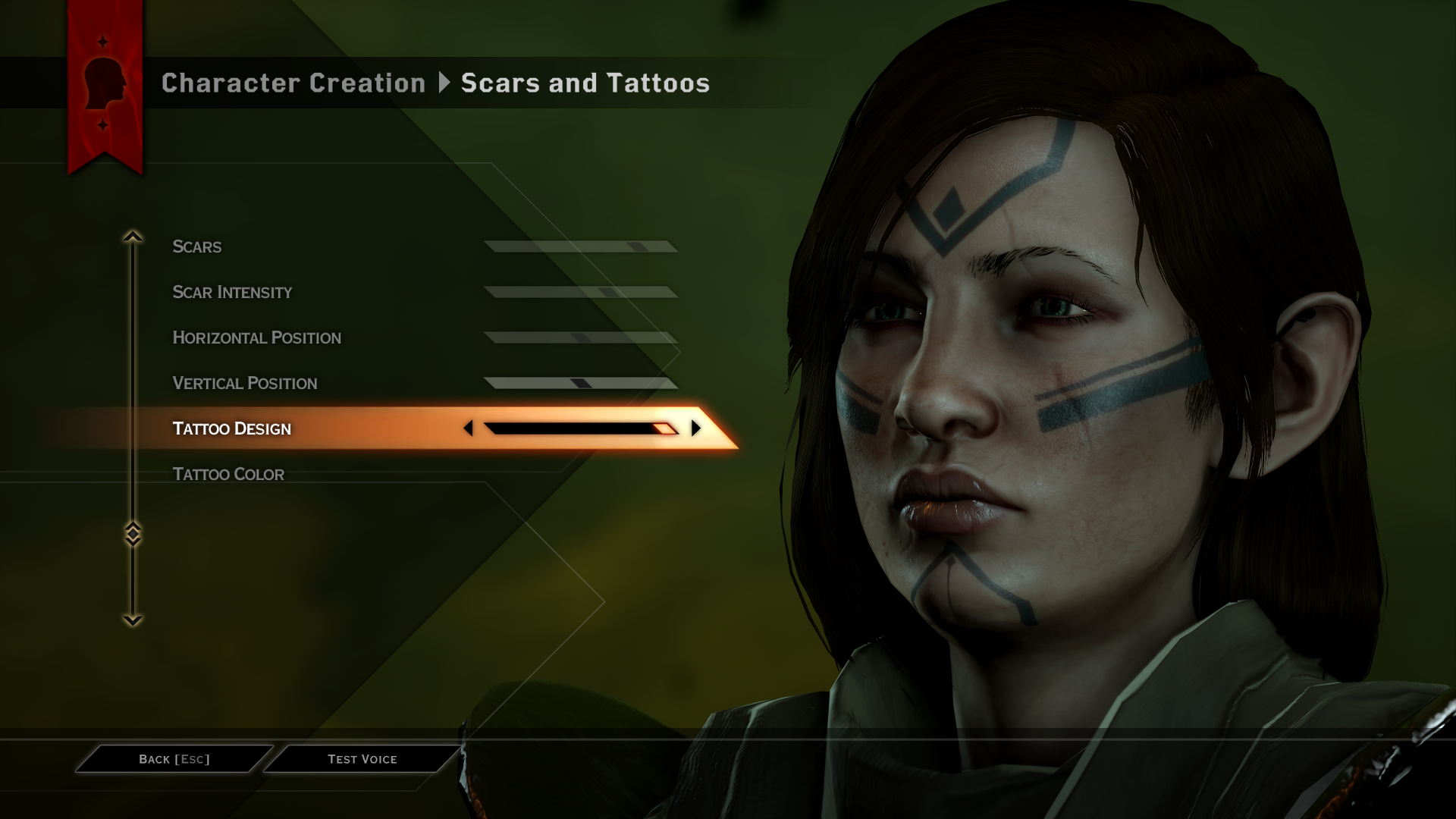This screenshot has height=819, width=1456.
Task: Return to Character Creation breadcrumb
Action: pyautogui.click(x=293, y=83)
